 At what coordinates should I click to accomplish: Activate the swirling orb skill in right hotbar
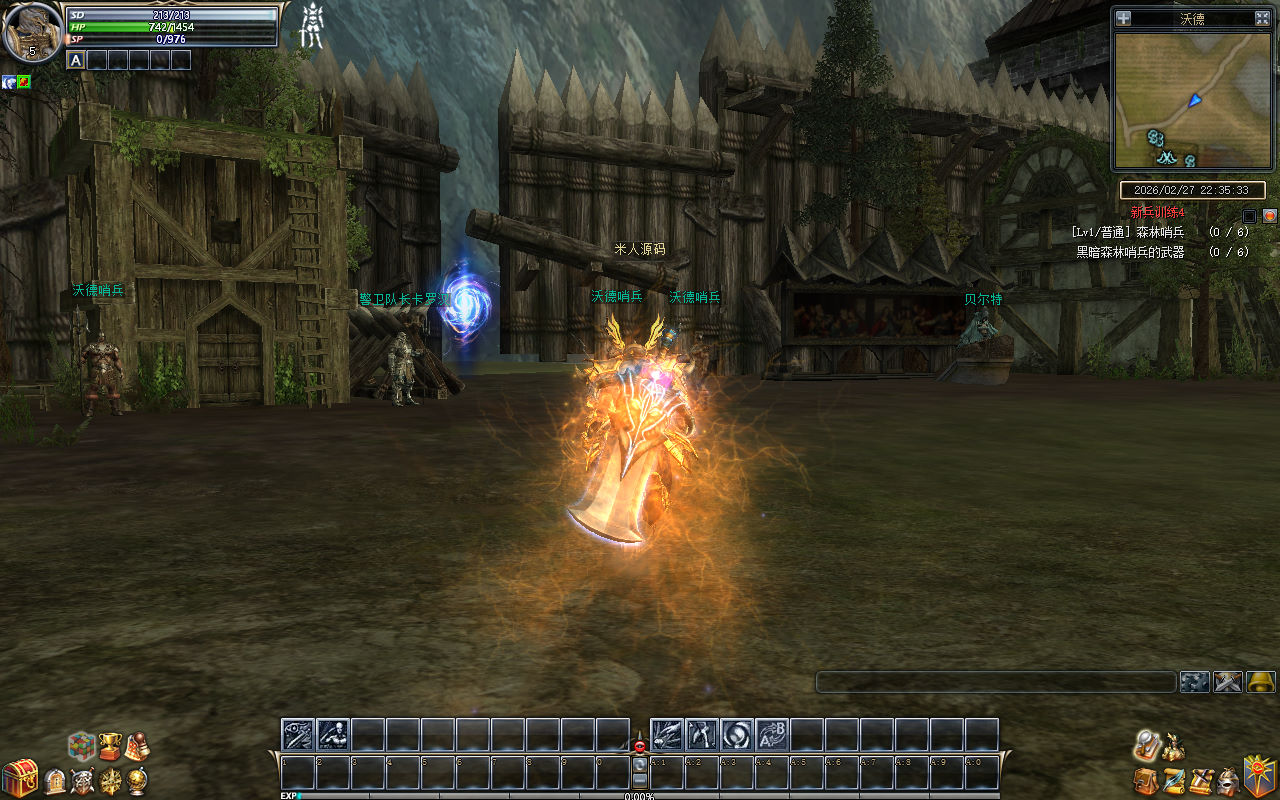coord(737,735)
